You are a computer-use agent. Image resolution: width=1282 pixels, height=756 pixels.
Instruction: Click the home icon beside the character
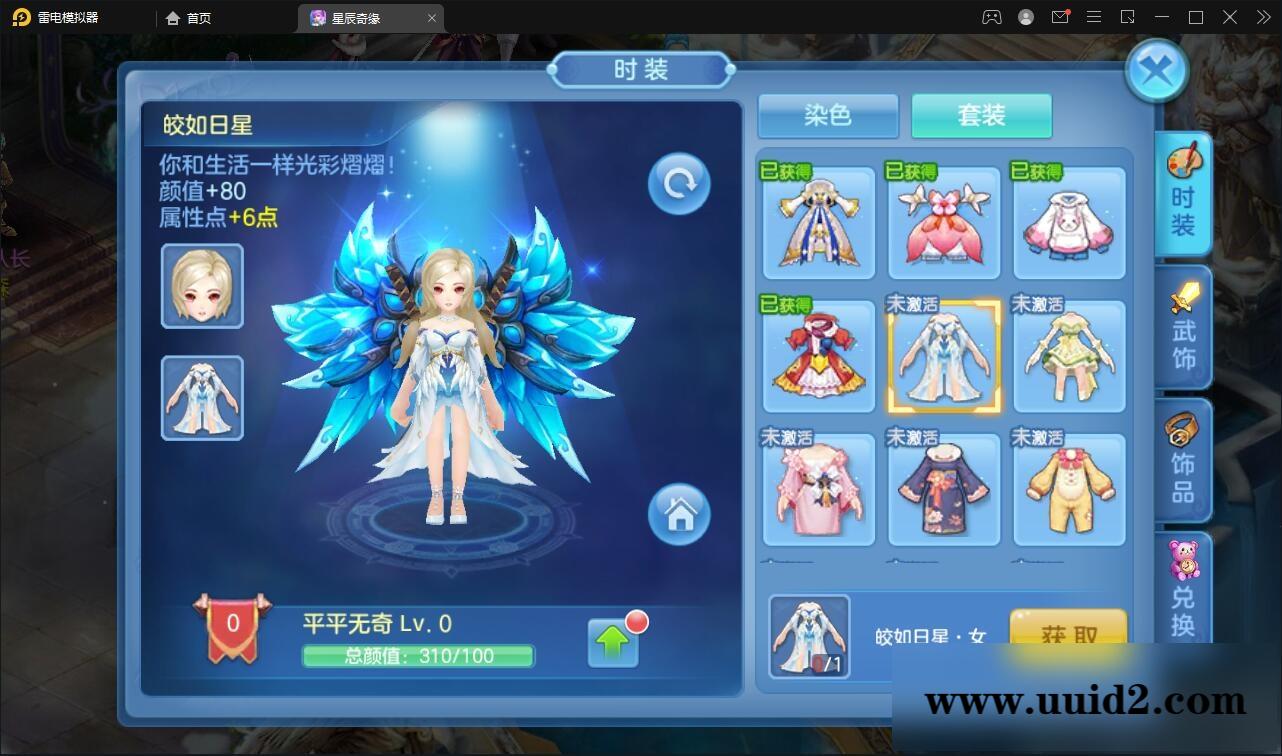coord(681,514)
